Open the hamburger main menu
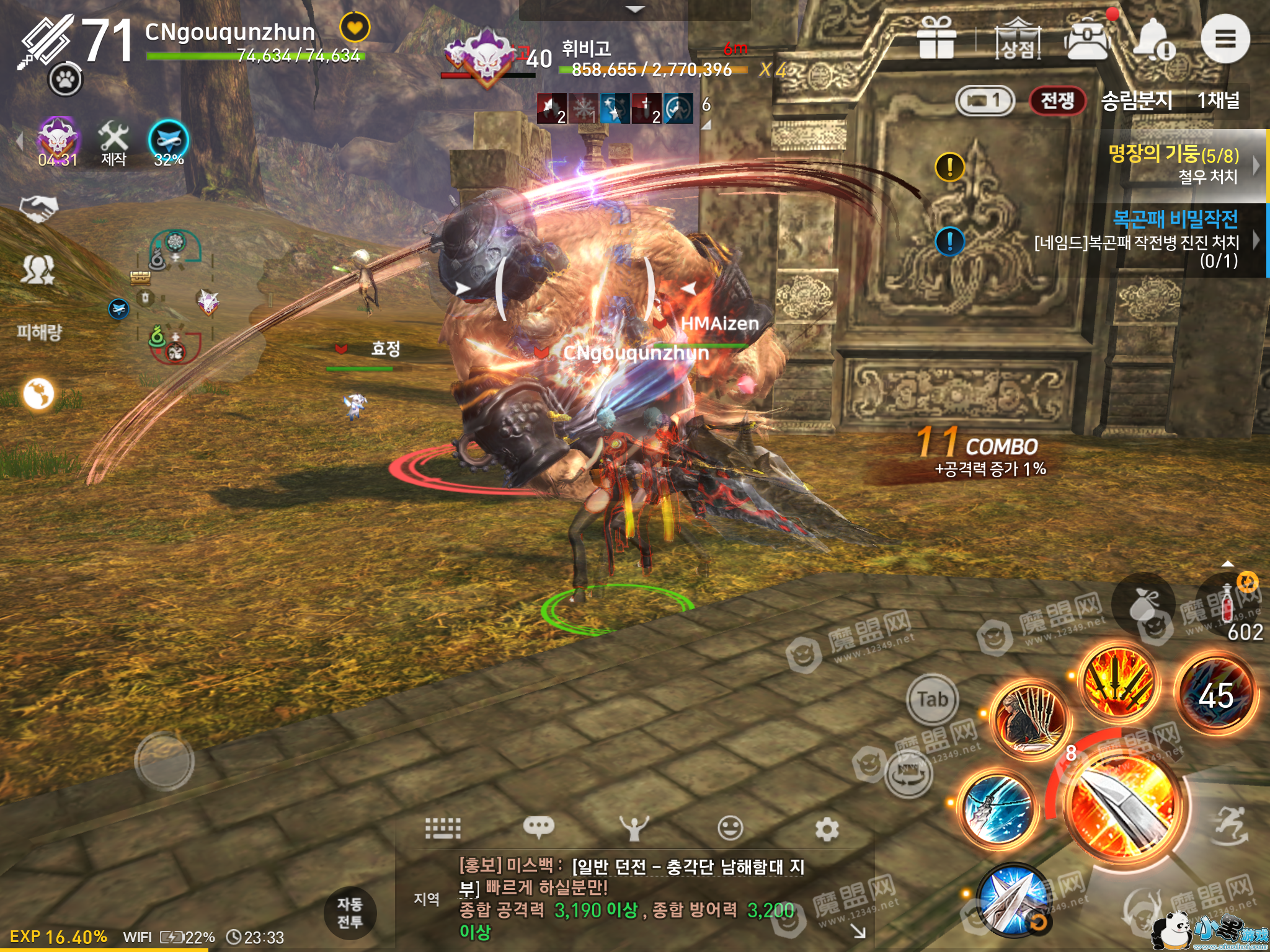The width and height of the screenshot is (1270, 952). click(x=1225, y=39)
